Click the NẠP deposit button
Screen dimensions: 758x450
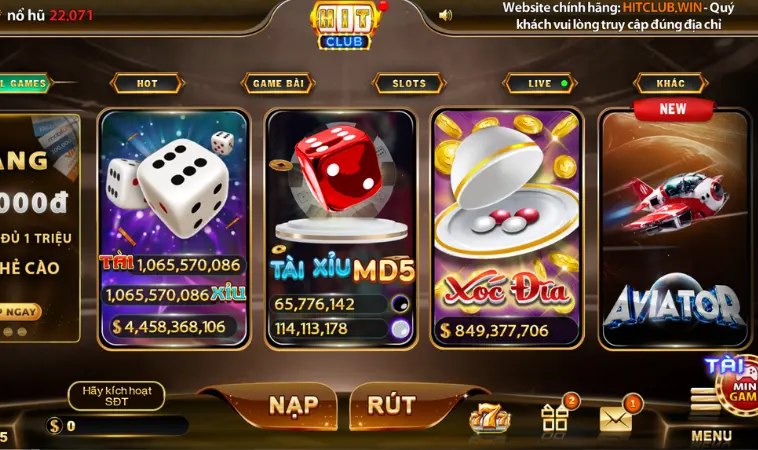click(293, 405)
